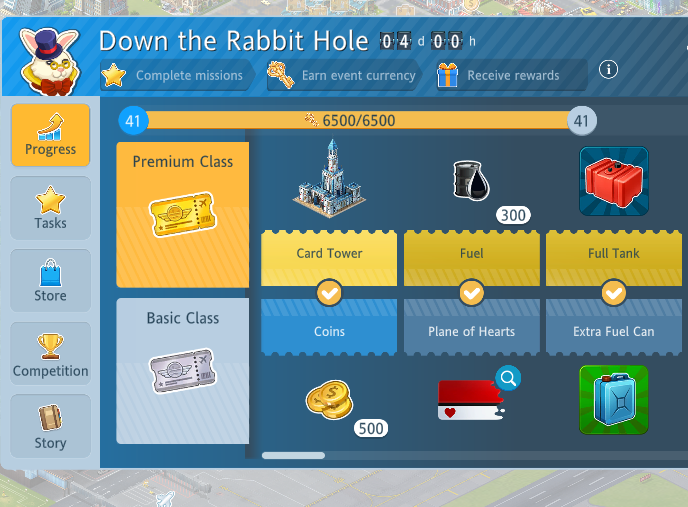
Task: Click the Complete missions step
Action: click(x=176, y=75)
